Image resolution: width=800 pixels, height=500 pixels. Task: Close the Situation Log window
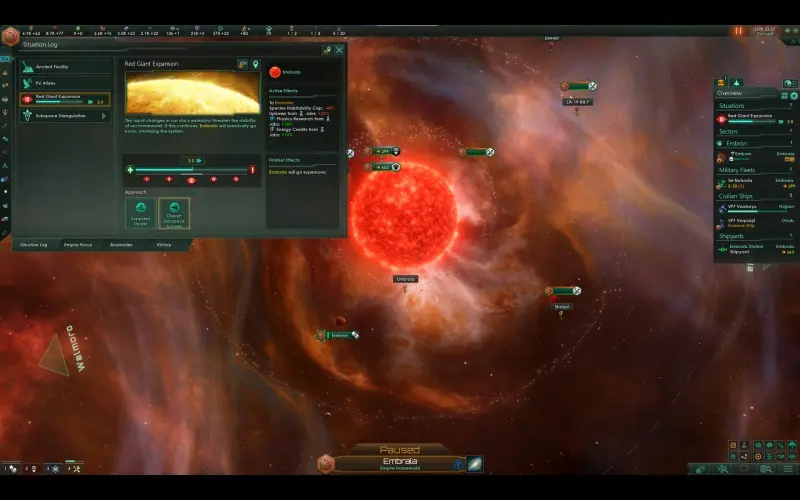(x=339, y=49)
